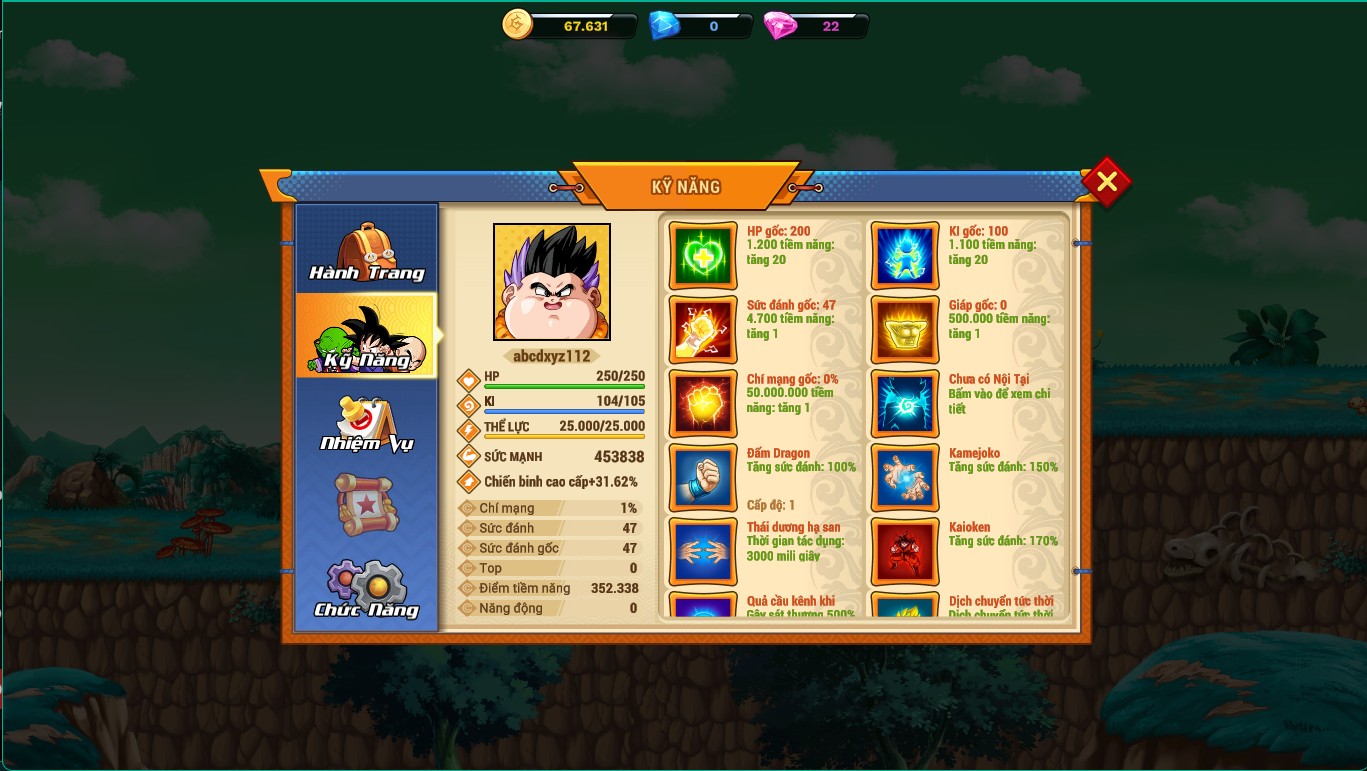Open the red star scroll tab
The height and width of the screenshot is (771, 1367).
tap(366, 504)
